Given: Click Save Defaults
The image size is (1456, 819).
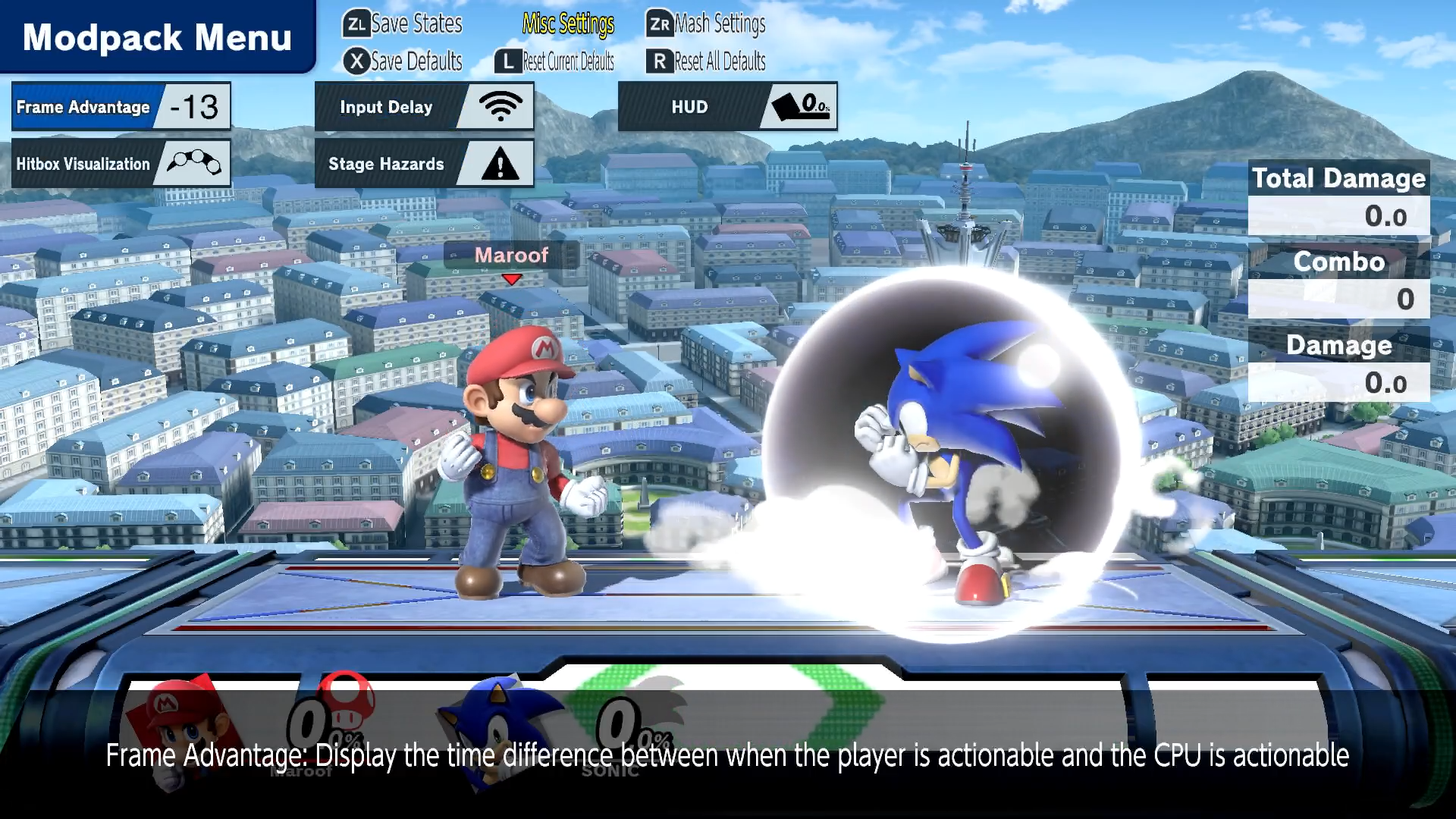Looking at the screenshot, I should (403, 61).
